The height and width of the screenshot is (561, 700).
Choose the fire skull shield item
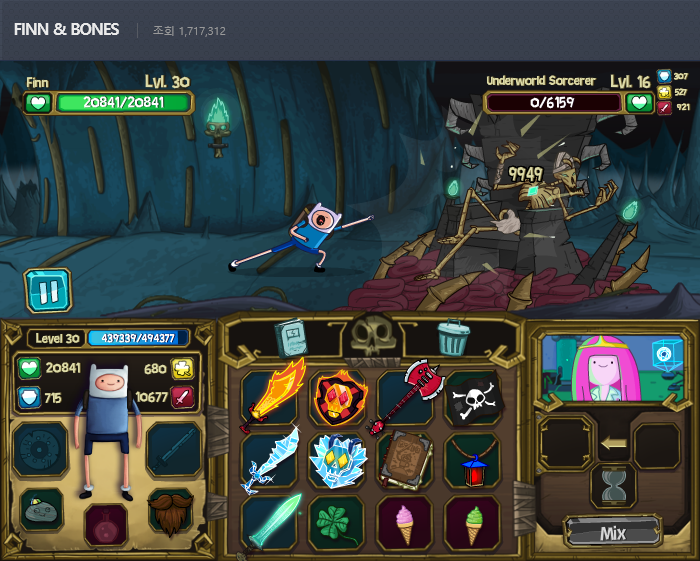(x=338, y=398)
